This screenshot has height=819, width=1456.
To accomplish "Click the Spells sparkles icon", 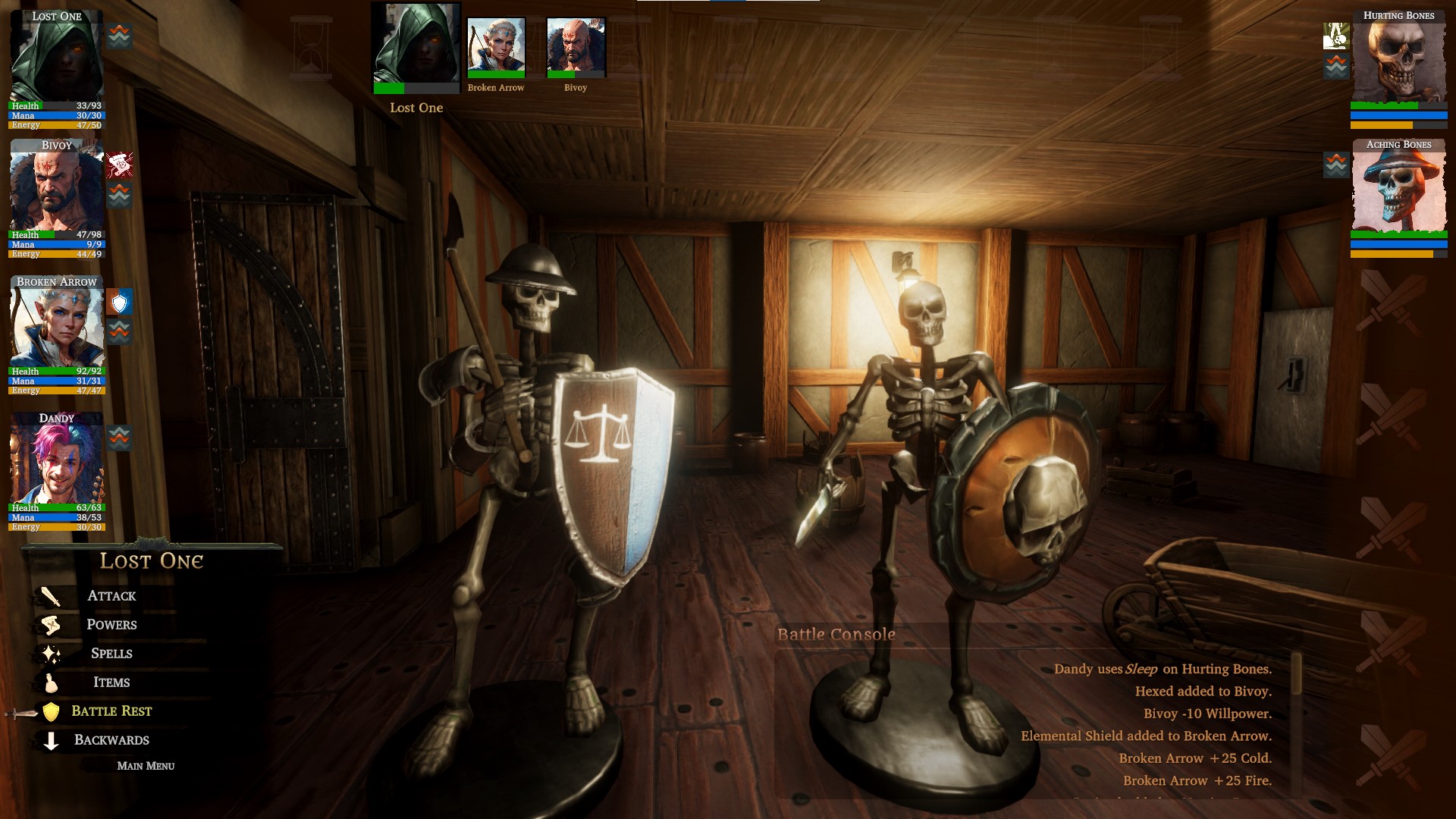I will [x=52, y=653].
